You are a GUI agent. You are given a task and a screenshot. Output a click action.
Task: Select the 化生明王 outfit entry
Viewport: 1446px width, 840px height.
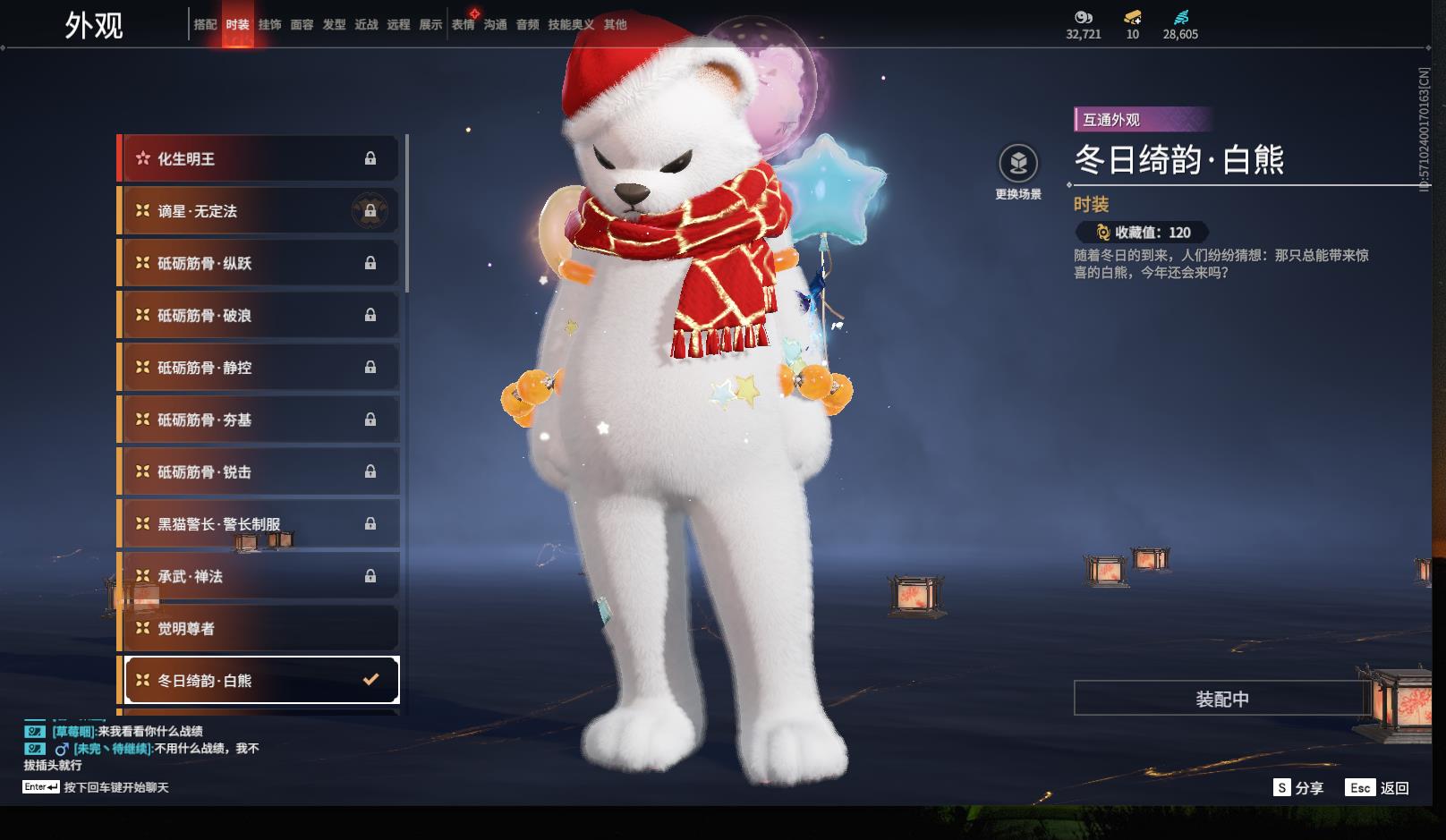click(259, 159)
